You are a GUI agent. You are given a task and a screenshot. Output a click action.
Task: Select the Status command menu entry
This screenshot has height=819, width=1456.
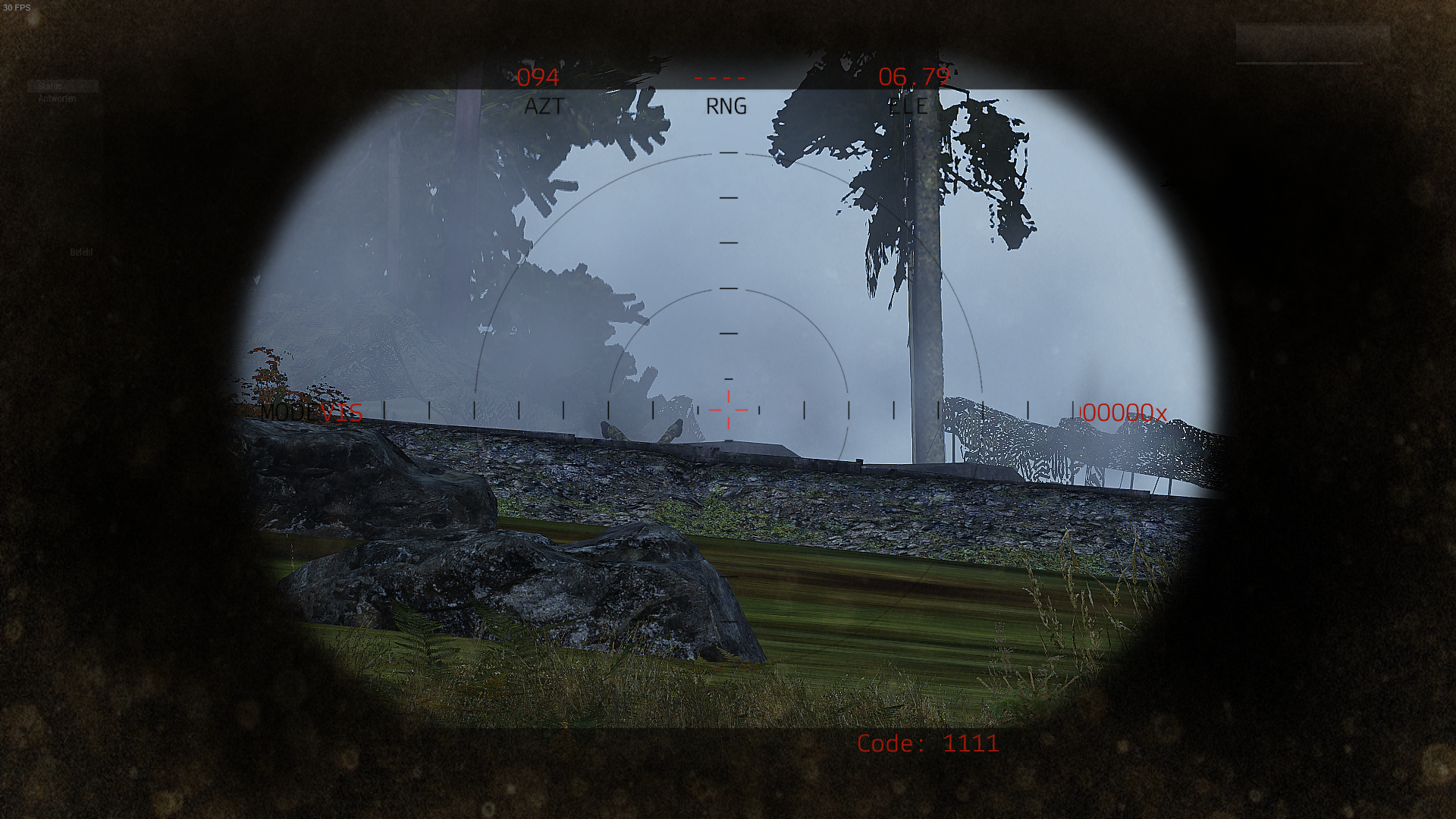(x=51, y=86)
